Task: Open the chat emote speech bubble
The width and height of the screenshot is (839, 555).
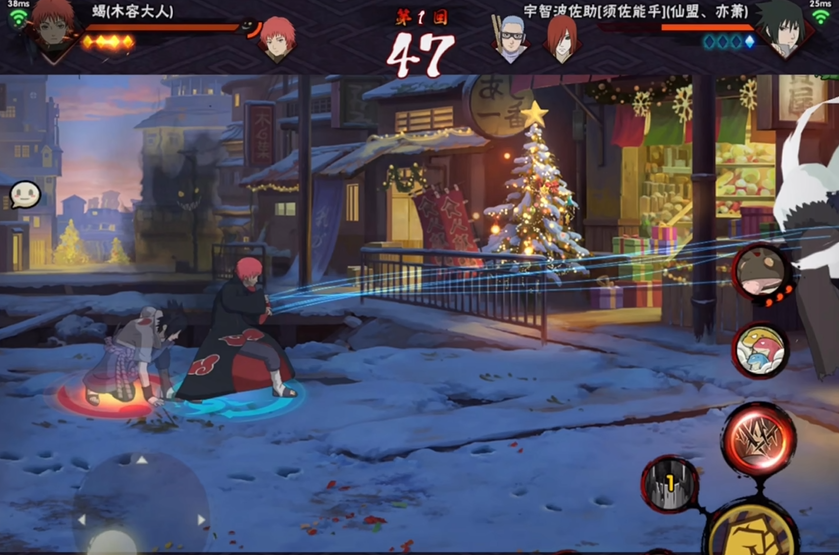Action: [x=24, y=194]
